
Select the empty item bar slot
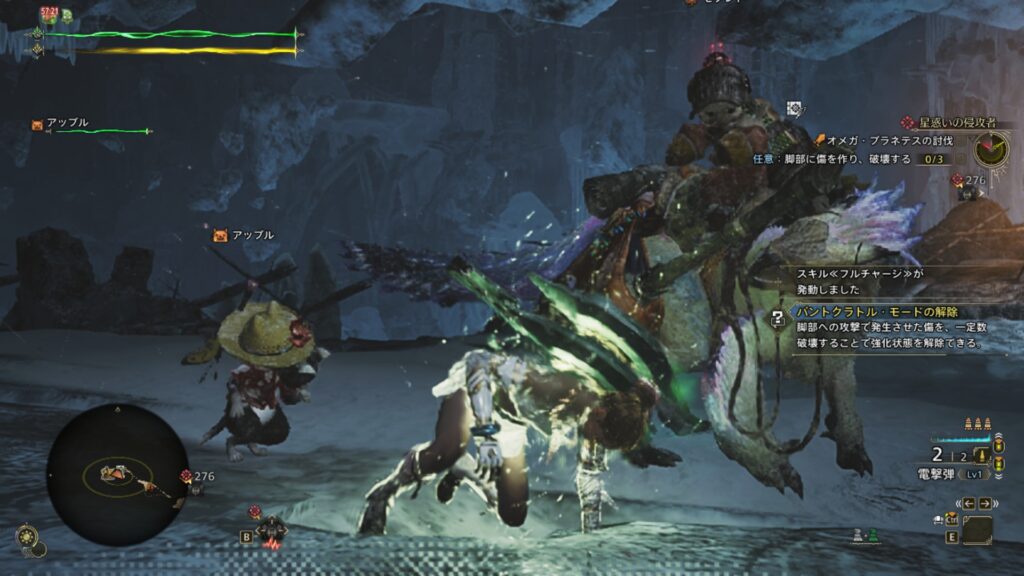(x=977, y=529)
